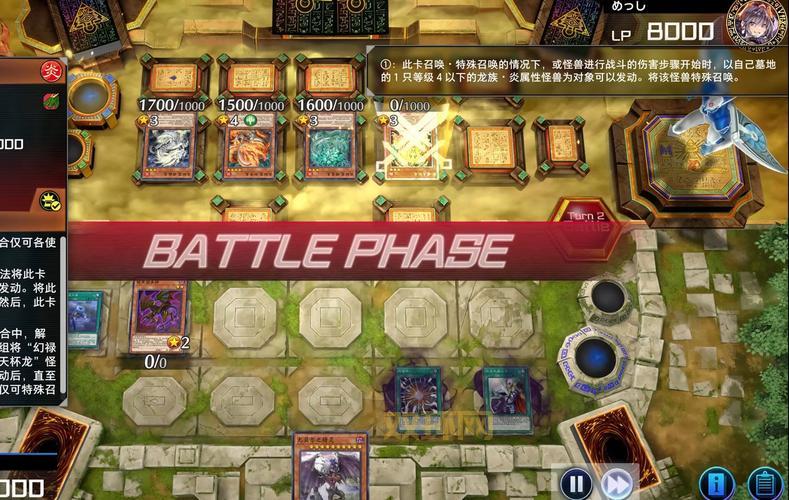Select your purple dragon monster with 0/0

158,314
